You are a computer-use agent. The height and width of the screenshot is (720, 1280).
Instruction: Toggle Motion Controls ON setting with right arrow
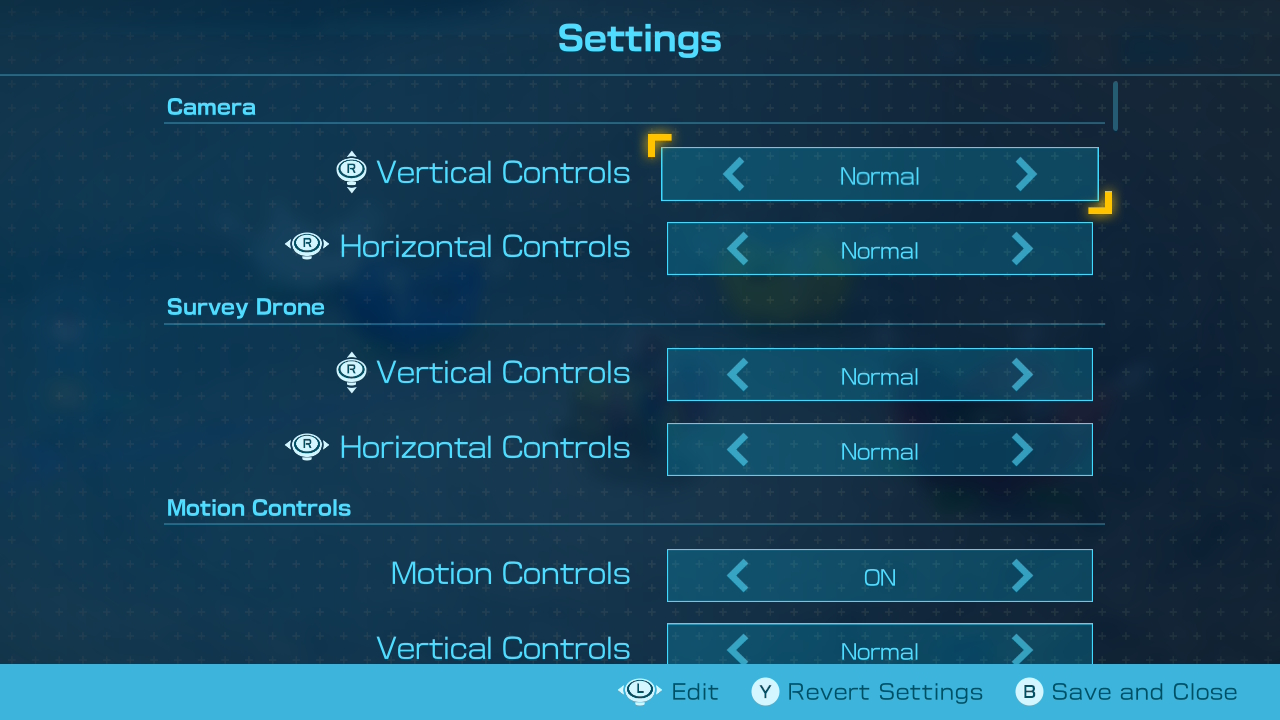(1021, 576)
